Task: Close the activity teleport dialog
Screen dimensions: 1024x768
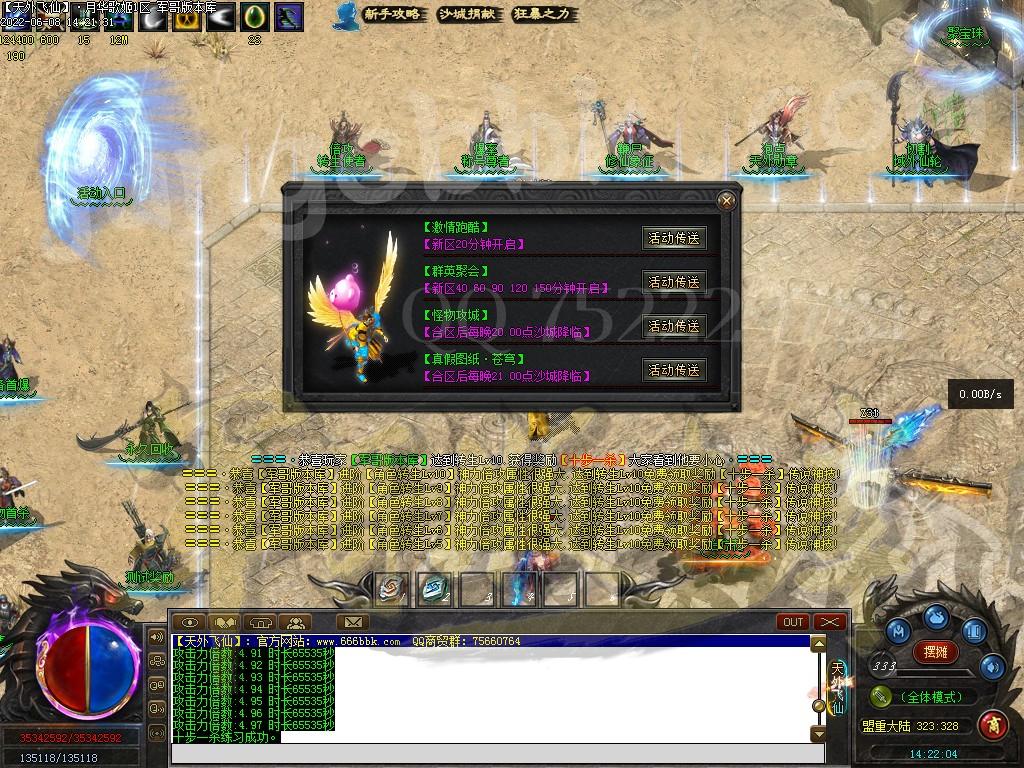Action: pyautogui.click(x=727, y=200)
